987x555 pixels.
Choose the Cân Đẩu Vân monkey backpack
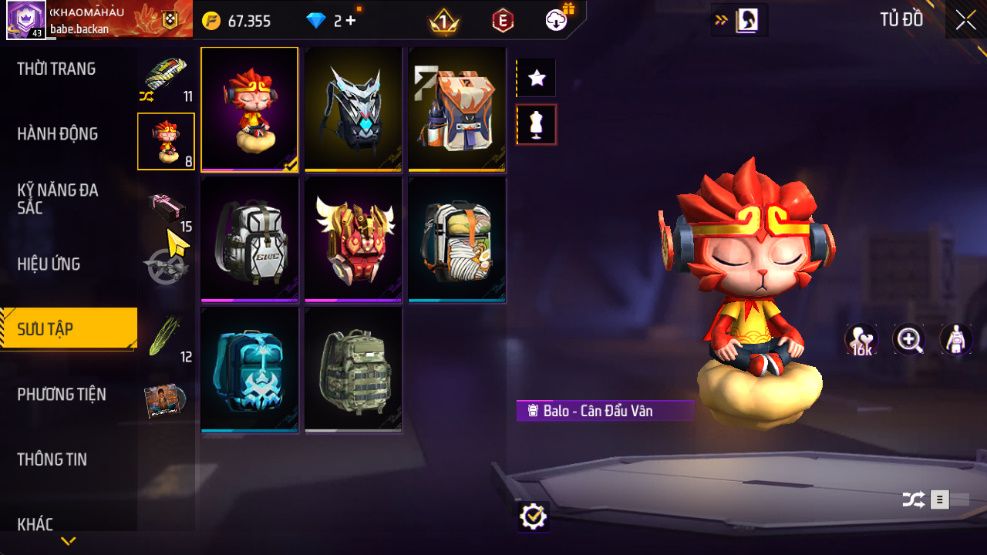[250, 109]
